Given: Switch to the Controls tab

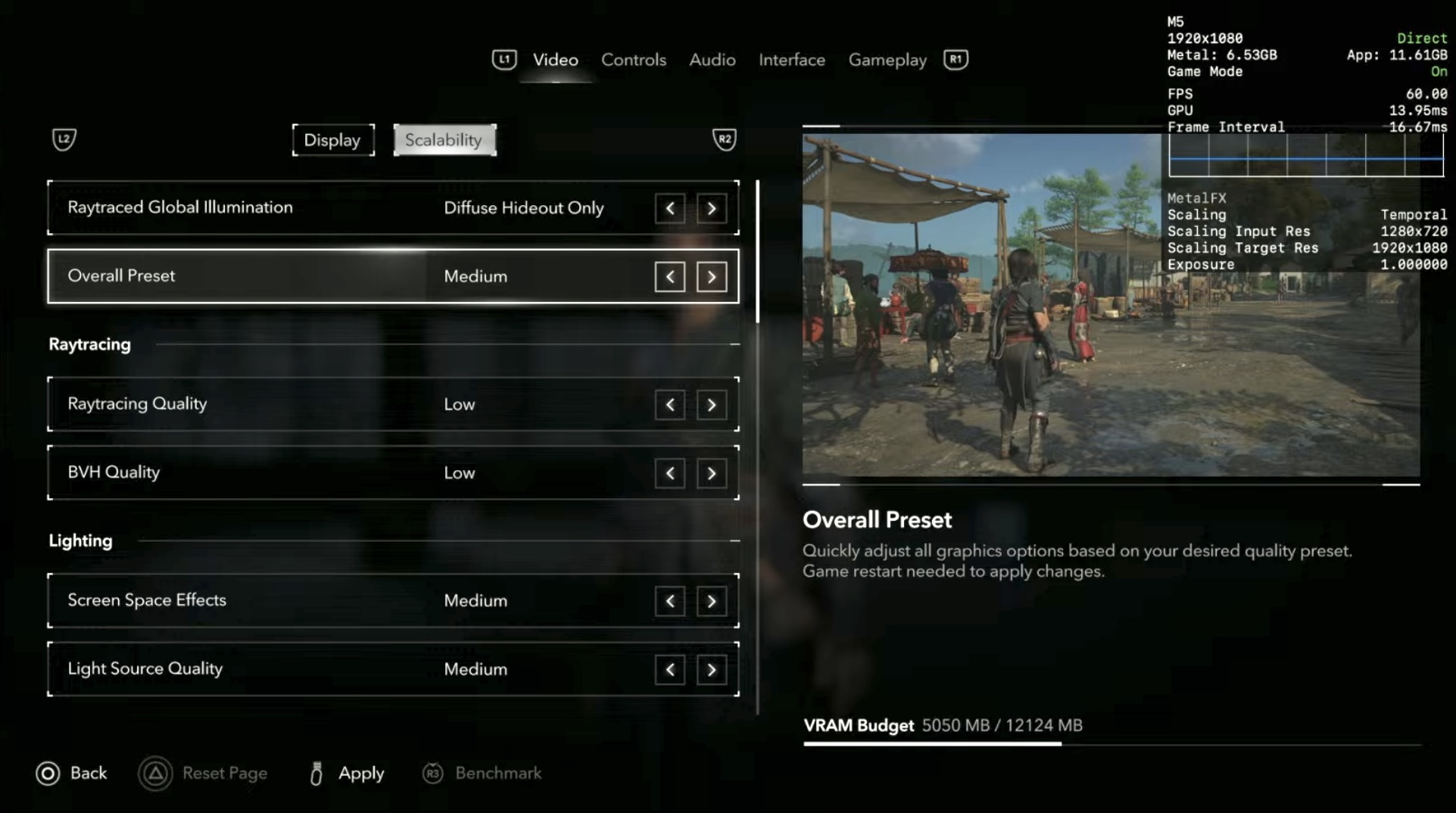Looking at the screenshot, I should point(633,60).
